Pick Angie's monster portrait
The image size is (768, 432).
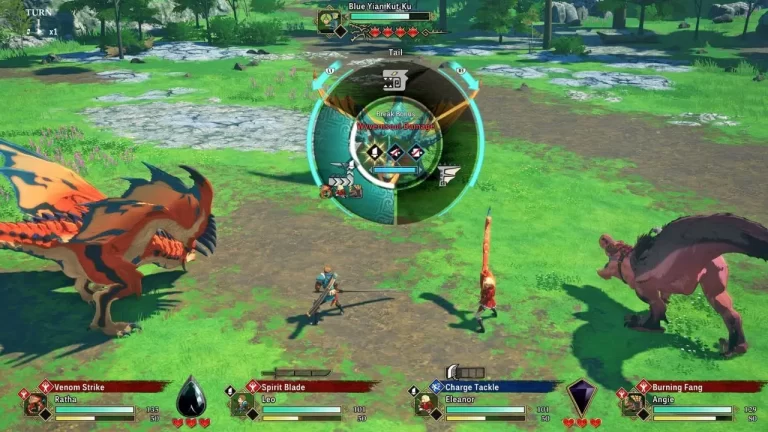632,404
